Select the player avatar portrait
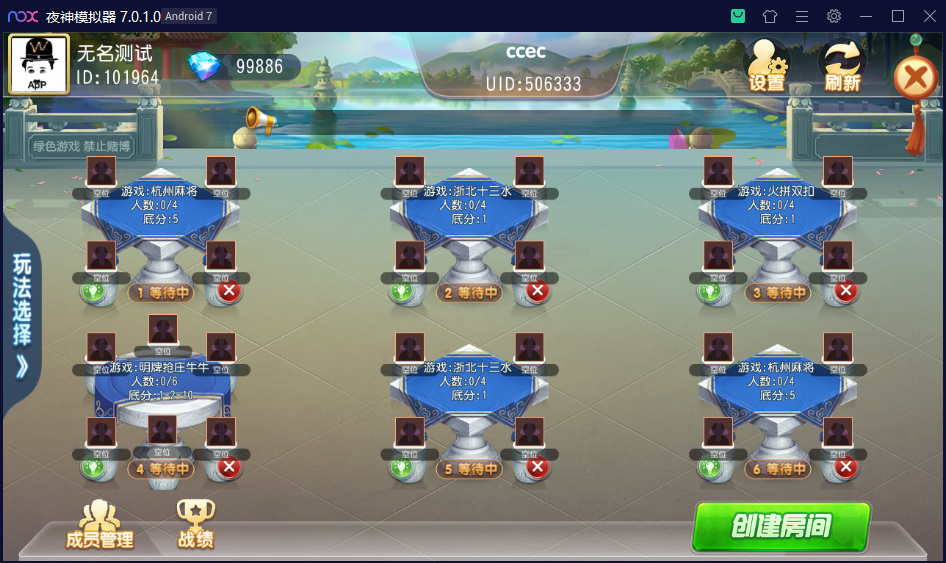The image size is (946, 563). pos(39,64)
